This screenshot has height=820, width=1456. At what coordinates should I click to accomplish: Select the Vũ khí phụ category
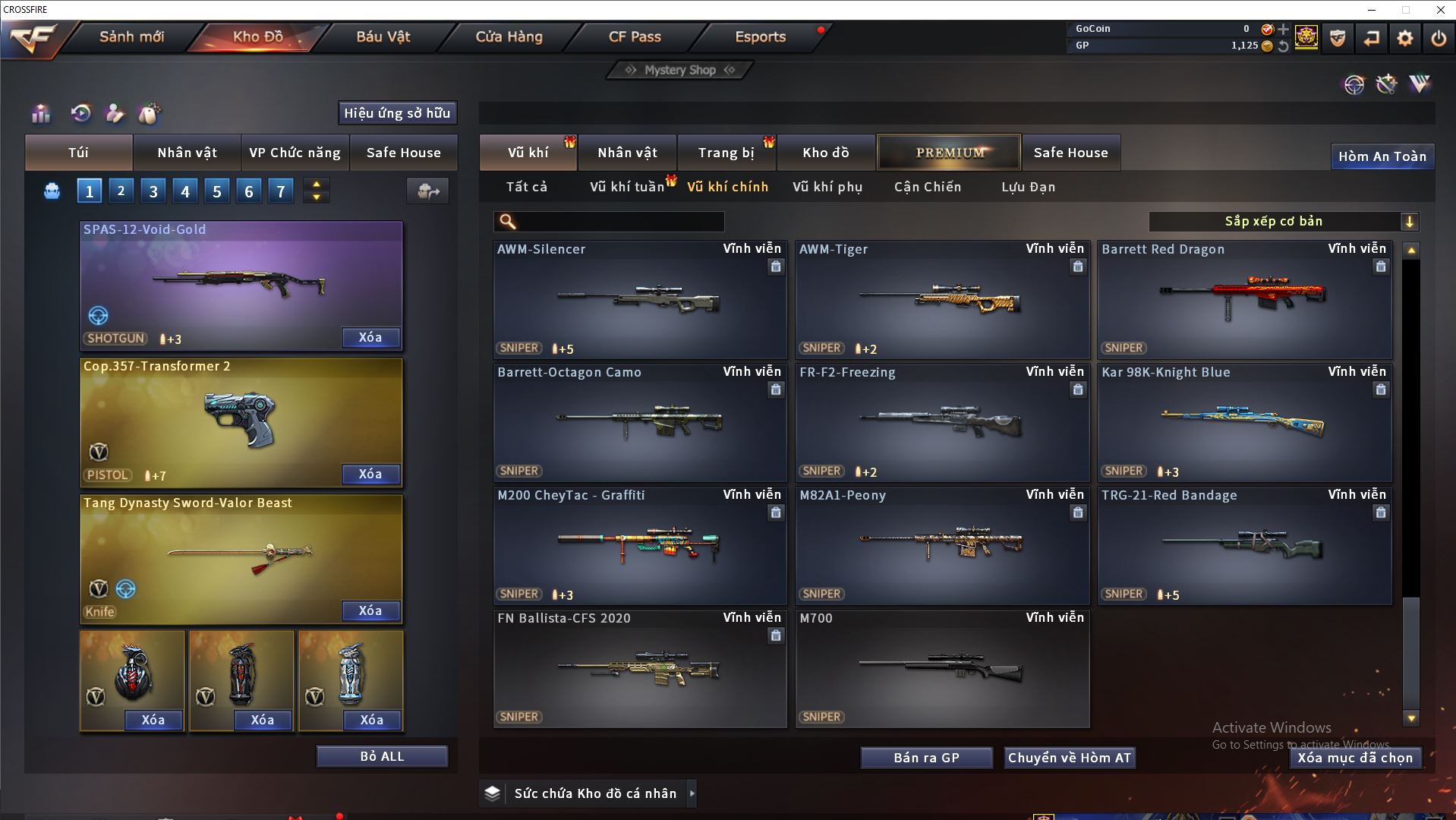coord(827,187)
